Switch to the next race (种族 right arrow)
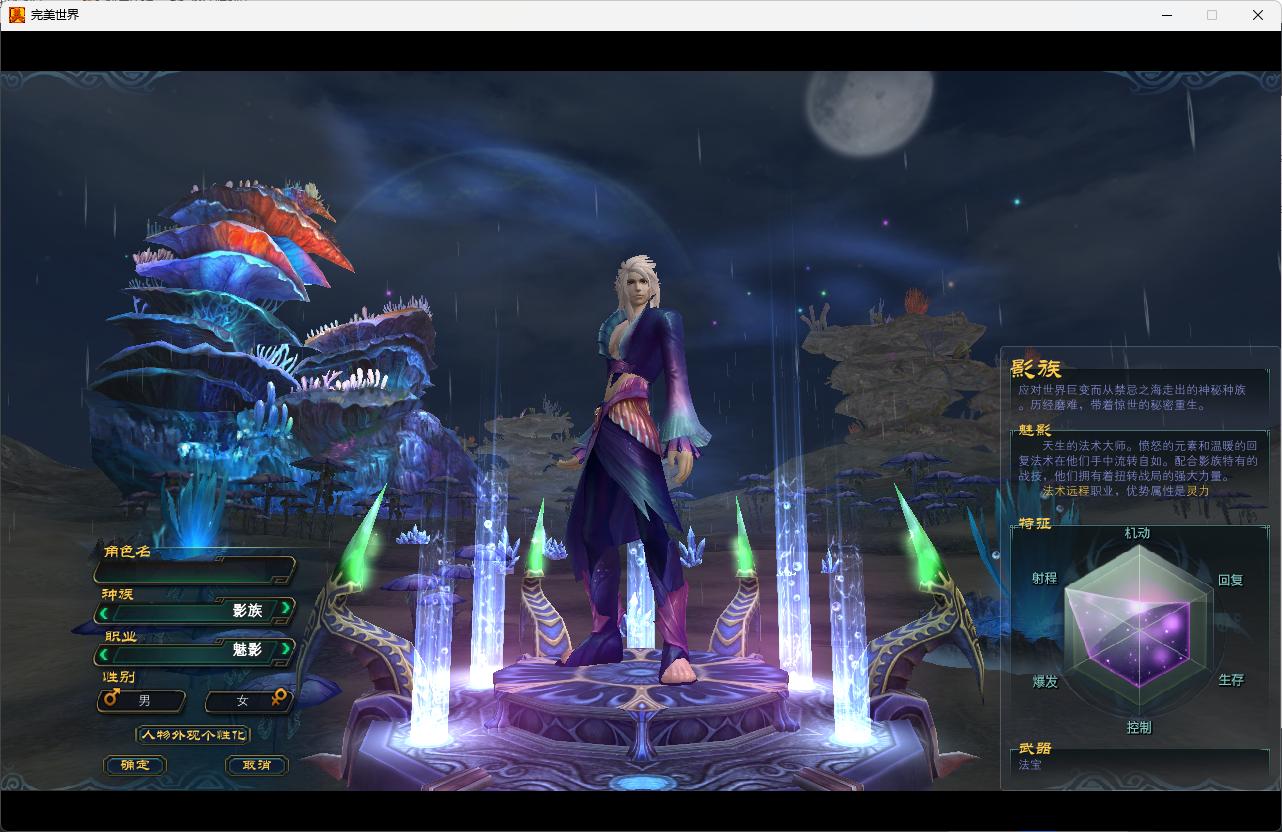 click(x=285, y=608)
